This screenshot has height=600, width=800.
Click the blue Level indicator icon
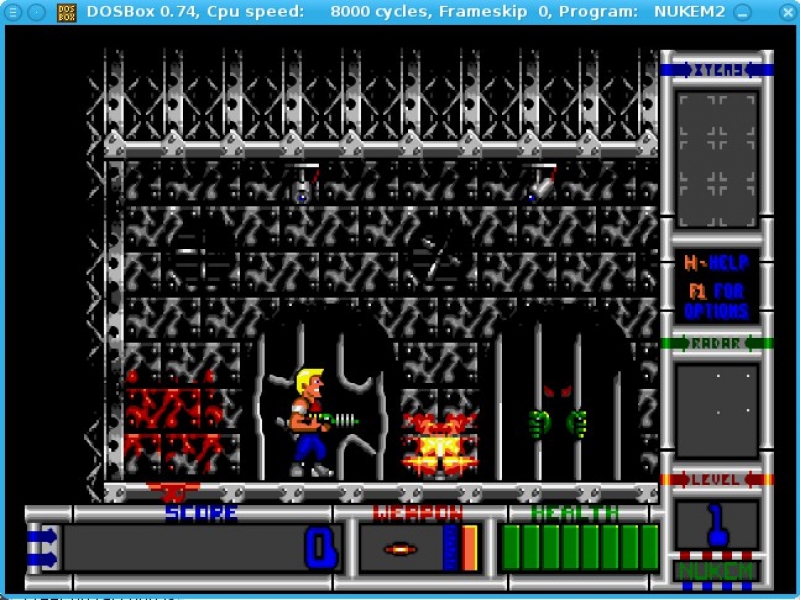coord(716,526)
